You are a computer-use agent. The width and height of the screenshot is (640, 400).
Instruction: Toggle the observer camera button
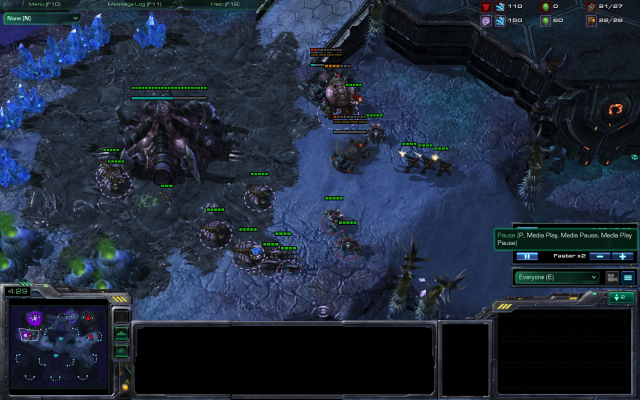pos(611,277)
